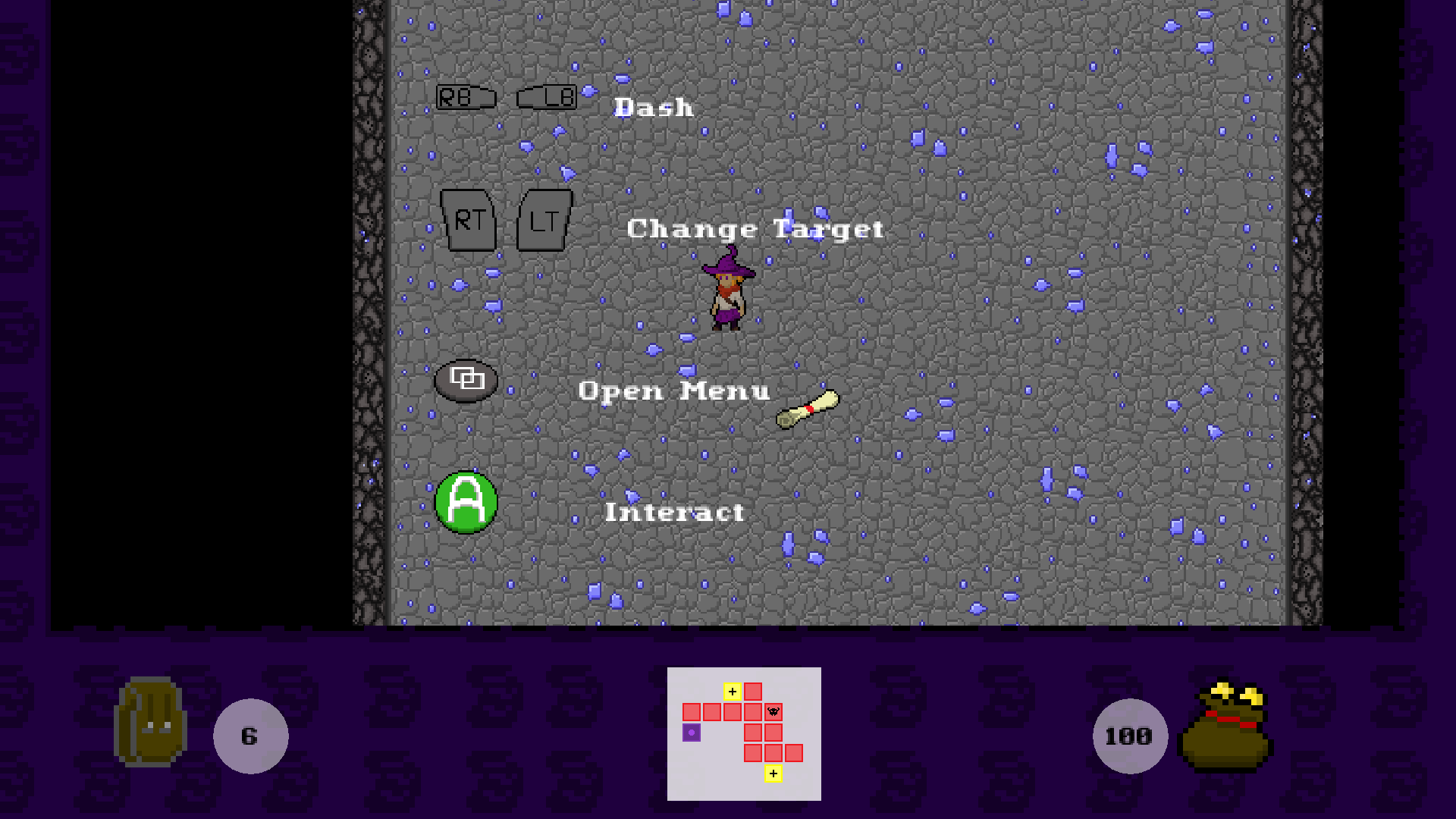This screenshot has width=1456, height=819.
Task: Click the skull enemy marker on the minimap
Action: (773, 711)
